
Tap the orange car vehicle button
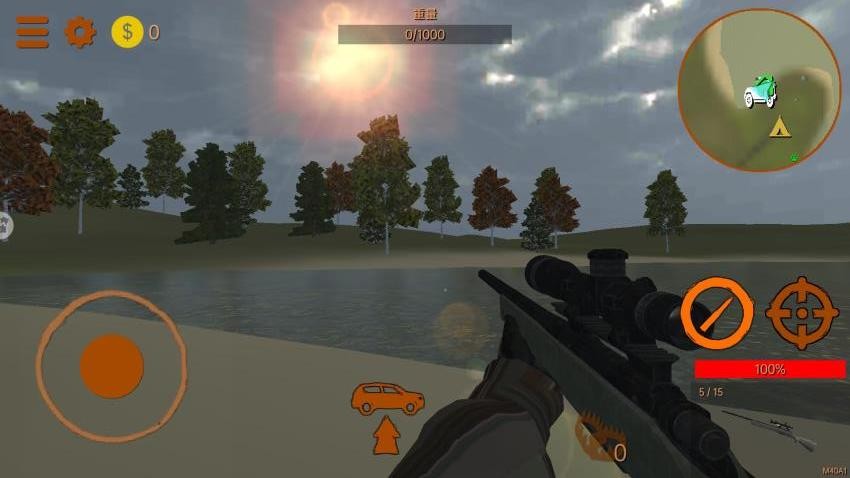[387, 399]
